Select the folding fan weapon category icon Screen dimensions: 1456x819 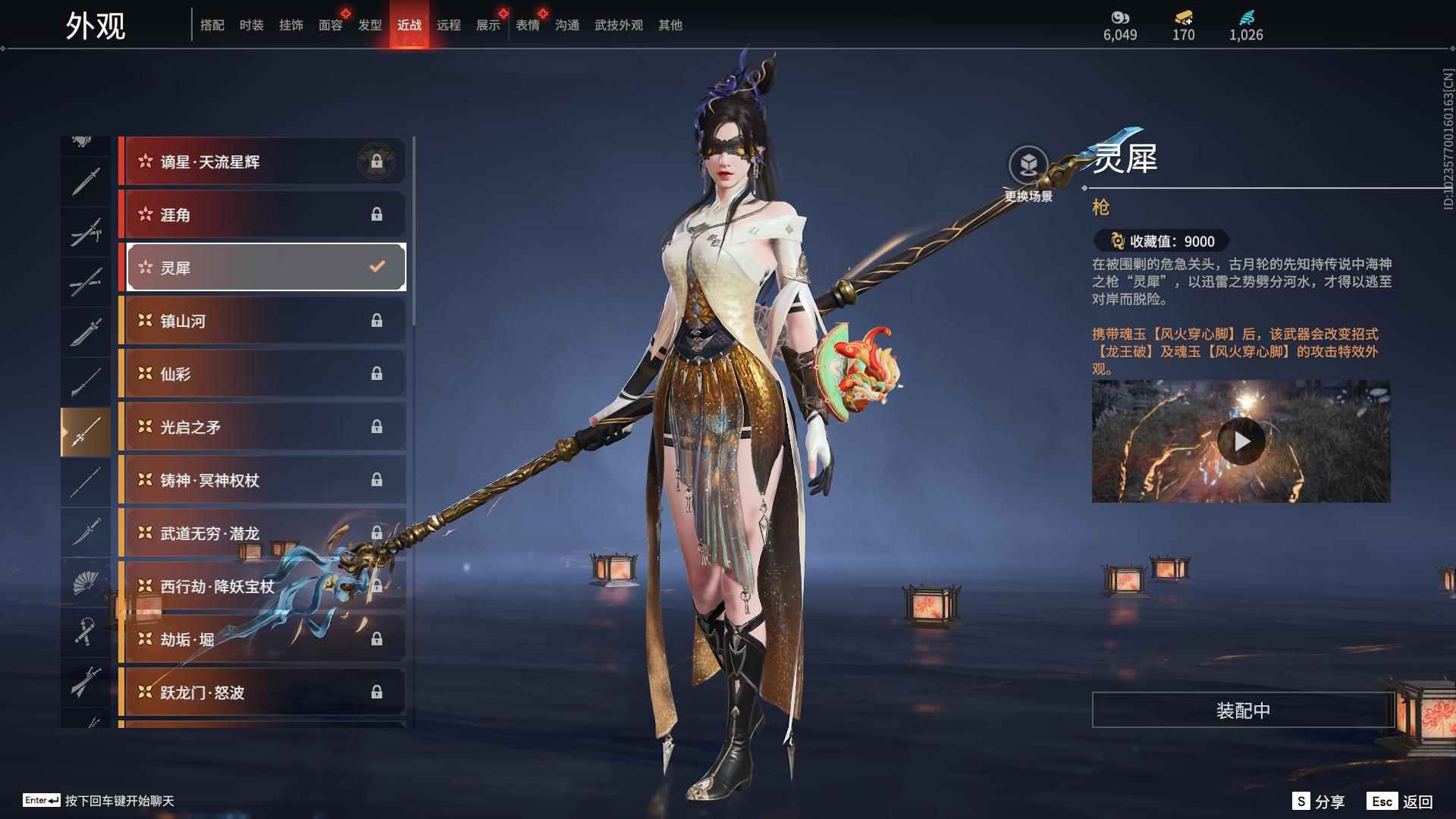pos(86,583)
